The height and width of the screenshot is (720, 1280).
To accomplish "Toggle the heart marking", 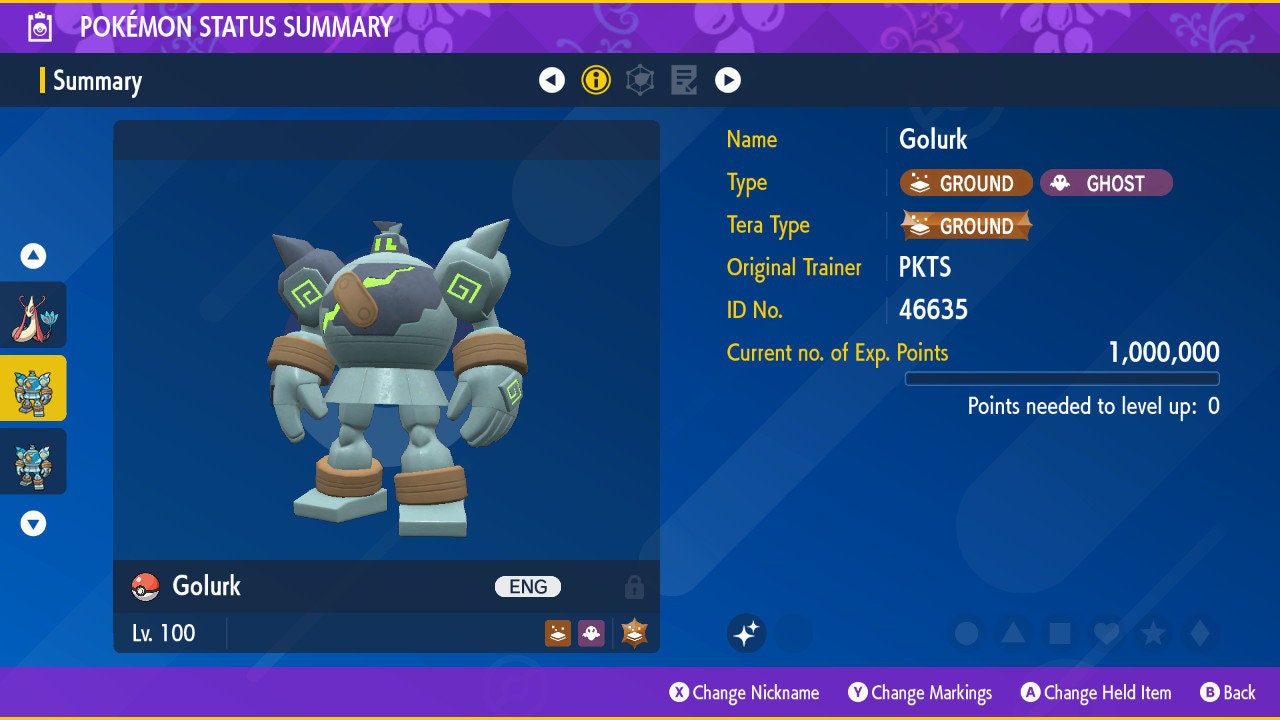I will pos(1106,633).
